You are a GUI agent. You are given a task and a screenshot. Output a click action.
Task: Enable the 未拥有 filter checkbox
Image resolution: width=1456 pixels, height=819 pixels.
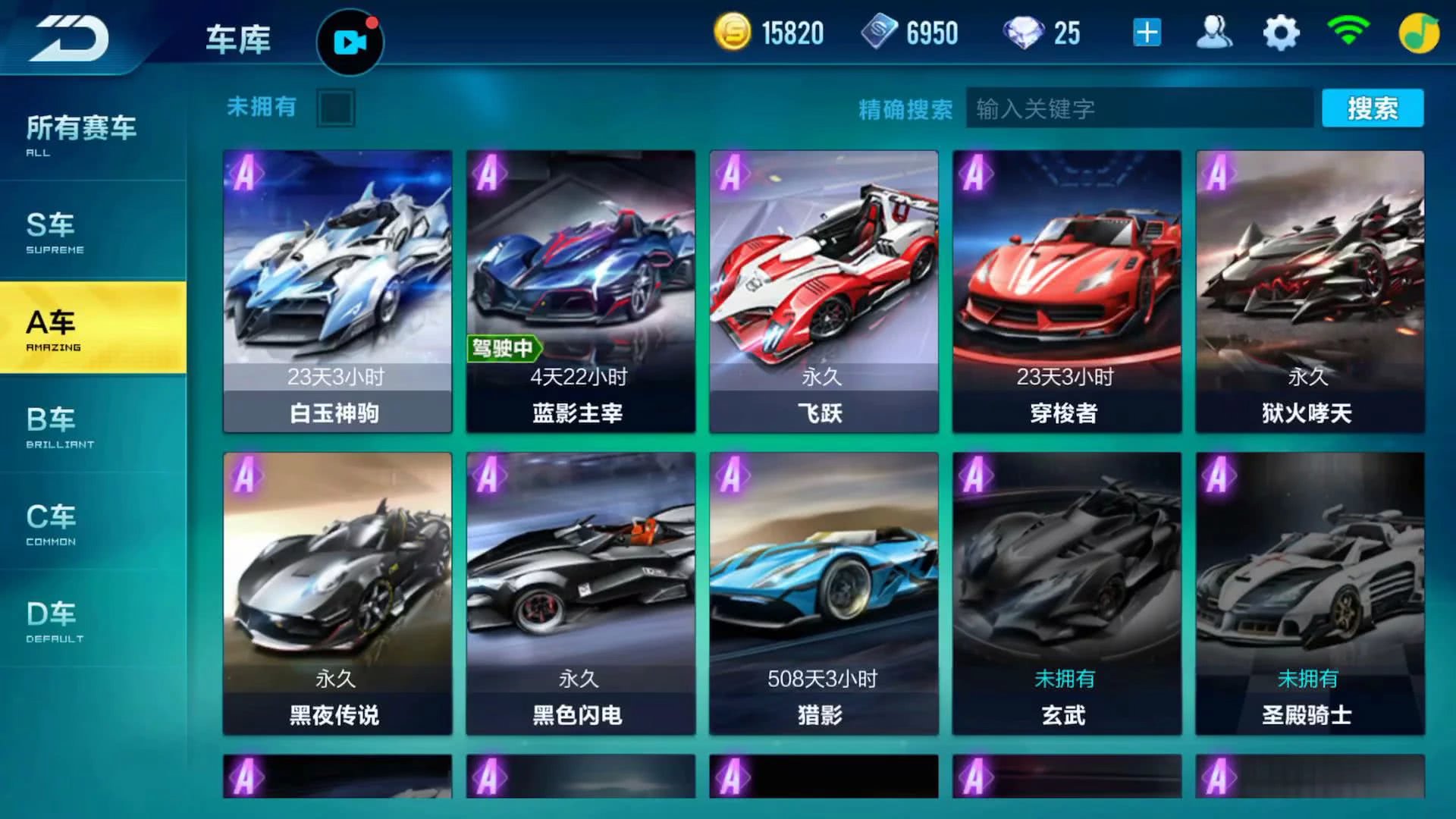[336, 107]
